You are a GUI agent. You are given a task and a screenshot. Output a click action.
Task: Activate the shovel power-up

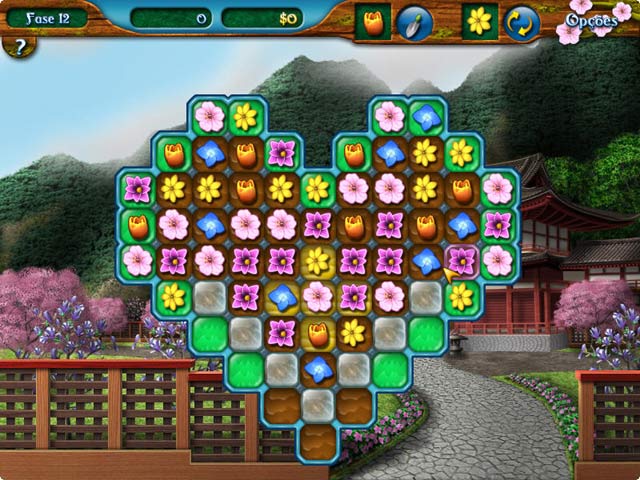415,22
